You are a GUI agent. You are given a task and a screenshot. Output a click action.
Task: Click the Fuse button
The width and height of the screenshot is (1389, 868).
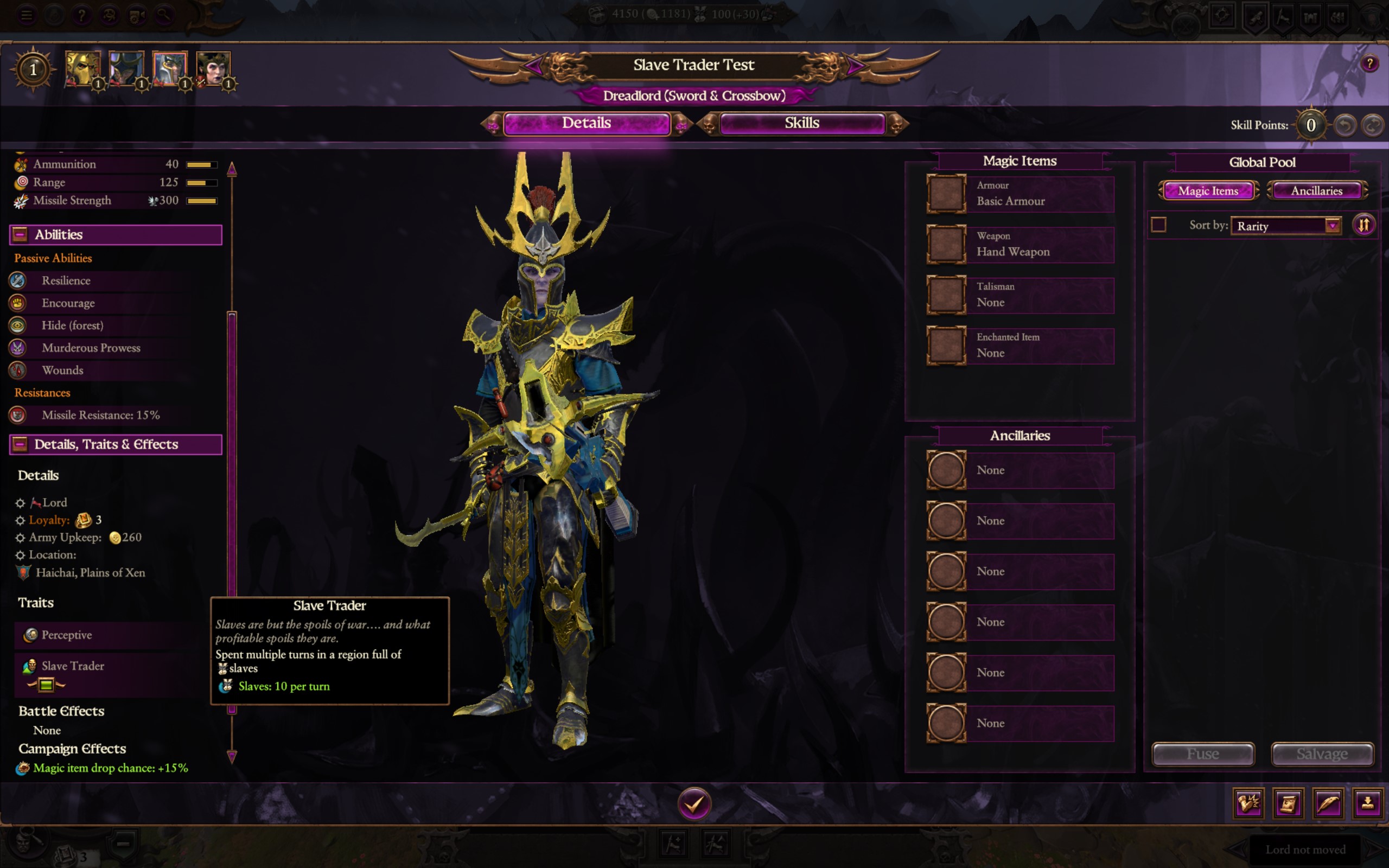tap(1203, 754)
